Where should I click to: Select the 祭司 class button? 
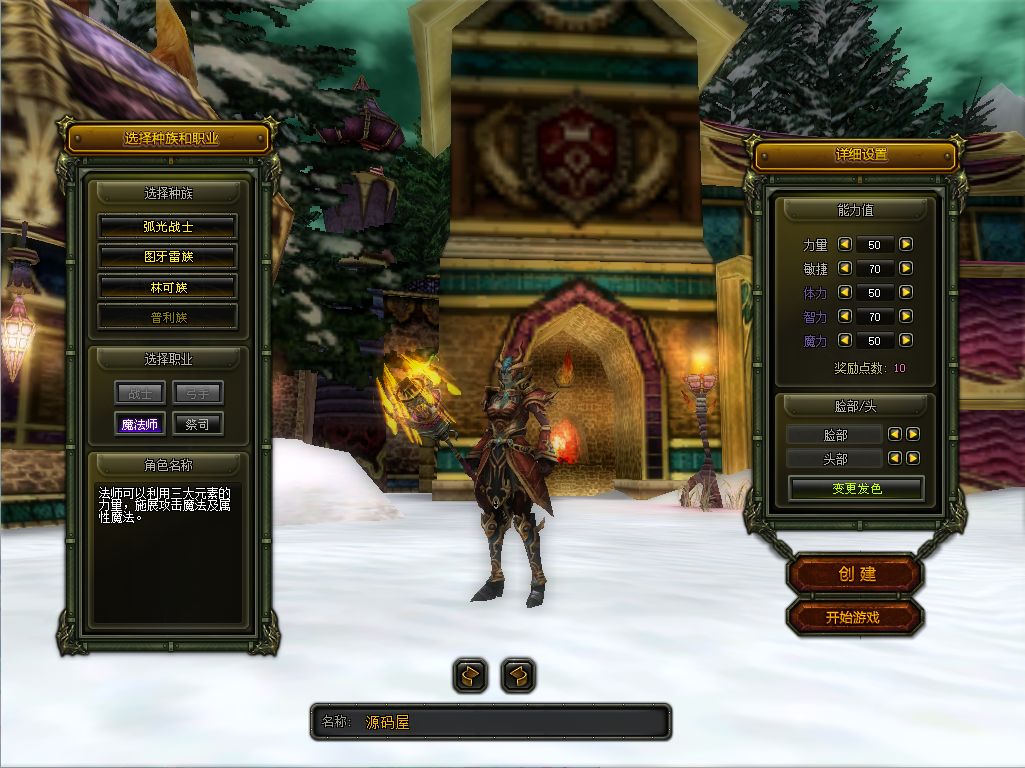pyautogui.click(x=197, y=424)
